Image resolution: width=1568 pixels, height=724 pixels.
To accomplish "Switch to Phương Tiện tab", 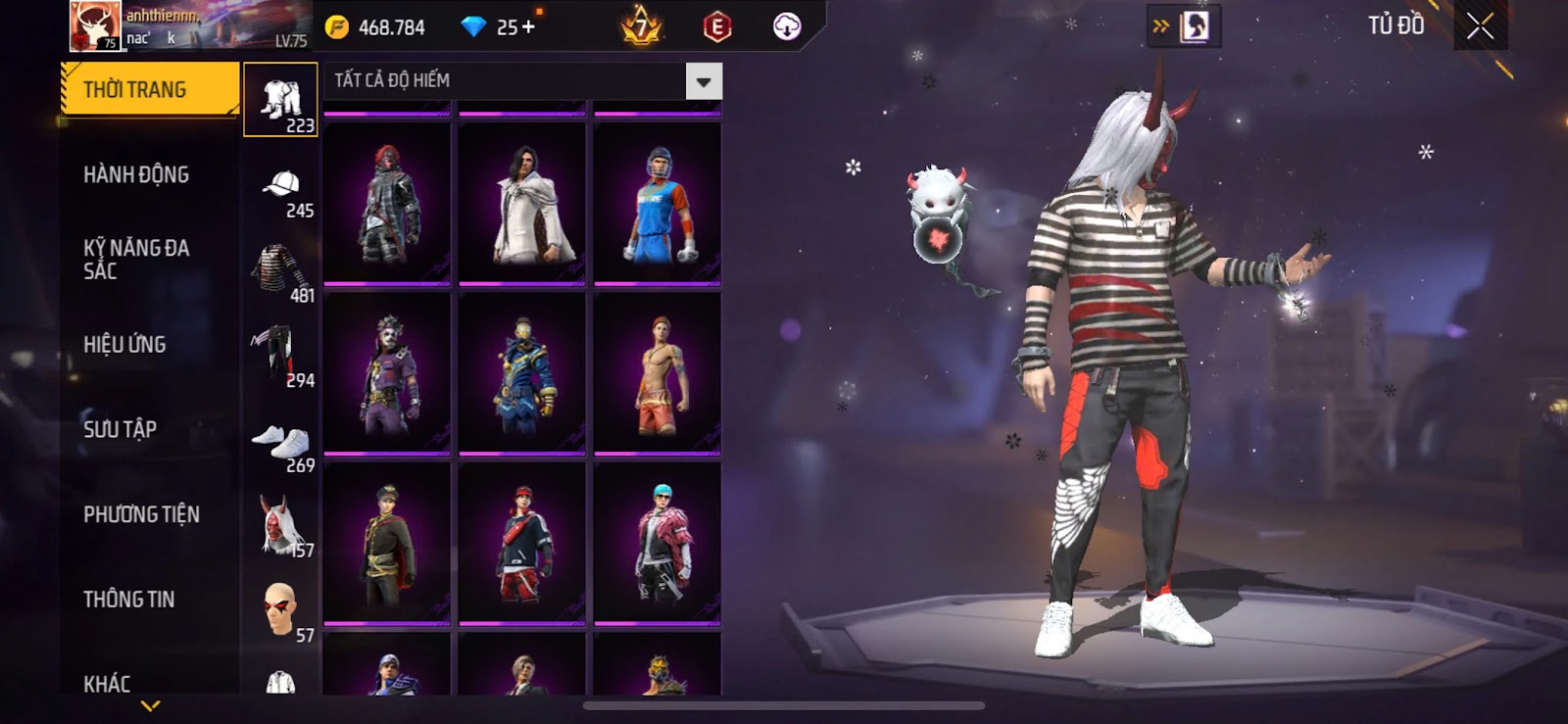I will click(141, 514).
